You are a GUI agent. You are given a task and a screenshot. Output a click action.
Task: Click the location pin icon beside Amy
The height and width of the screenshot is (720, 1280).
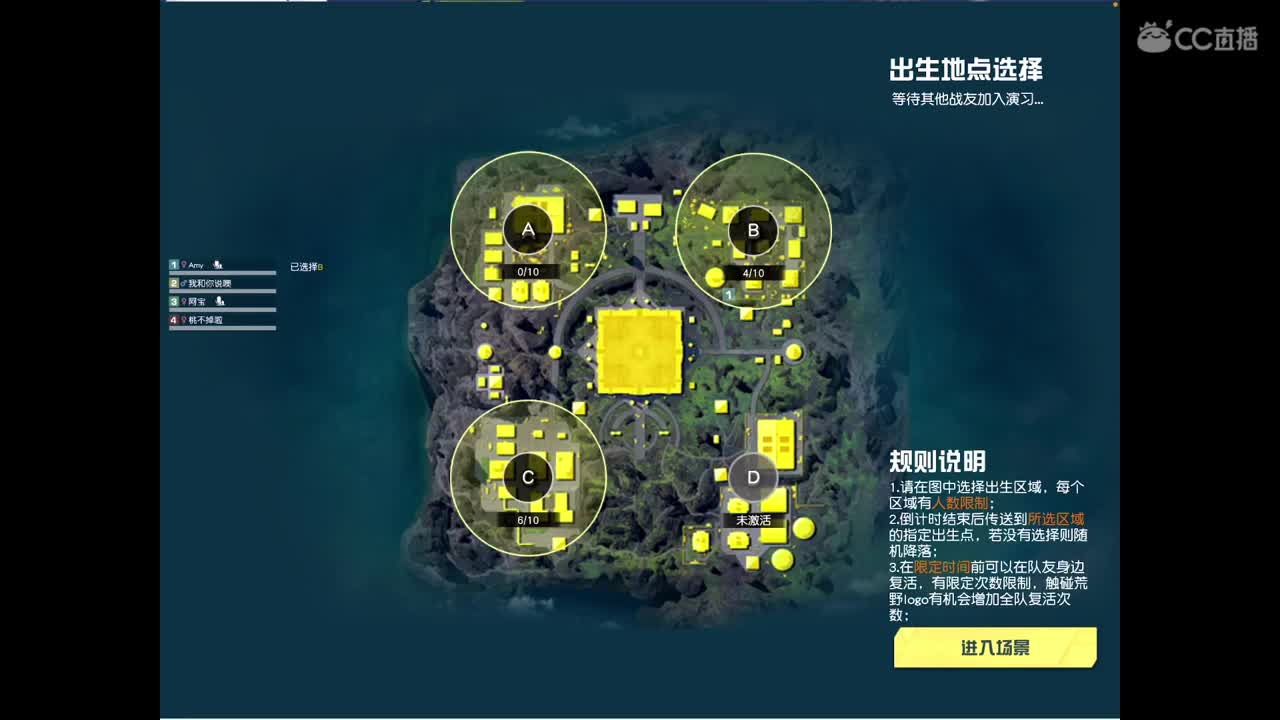pos(184,265)
